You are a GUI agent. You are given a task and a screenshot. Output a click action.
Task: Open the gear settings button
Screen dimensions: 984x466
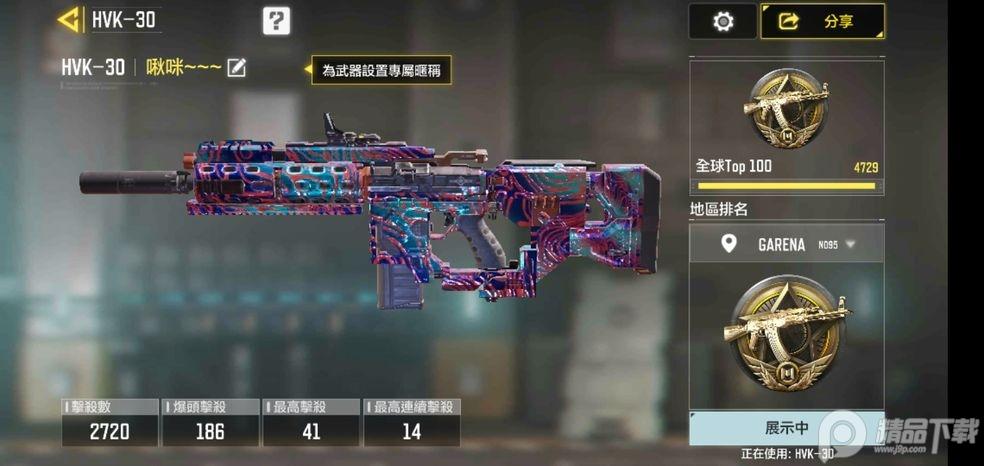723,21
